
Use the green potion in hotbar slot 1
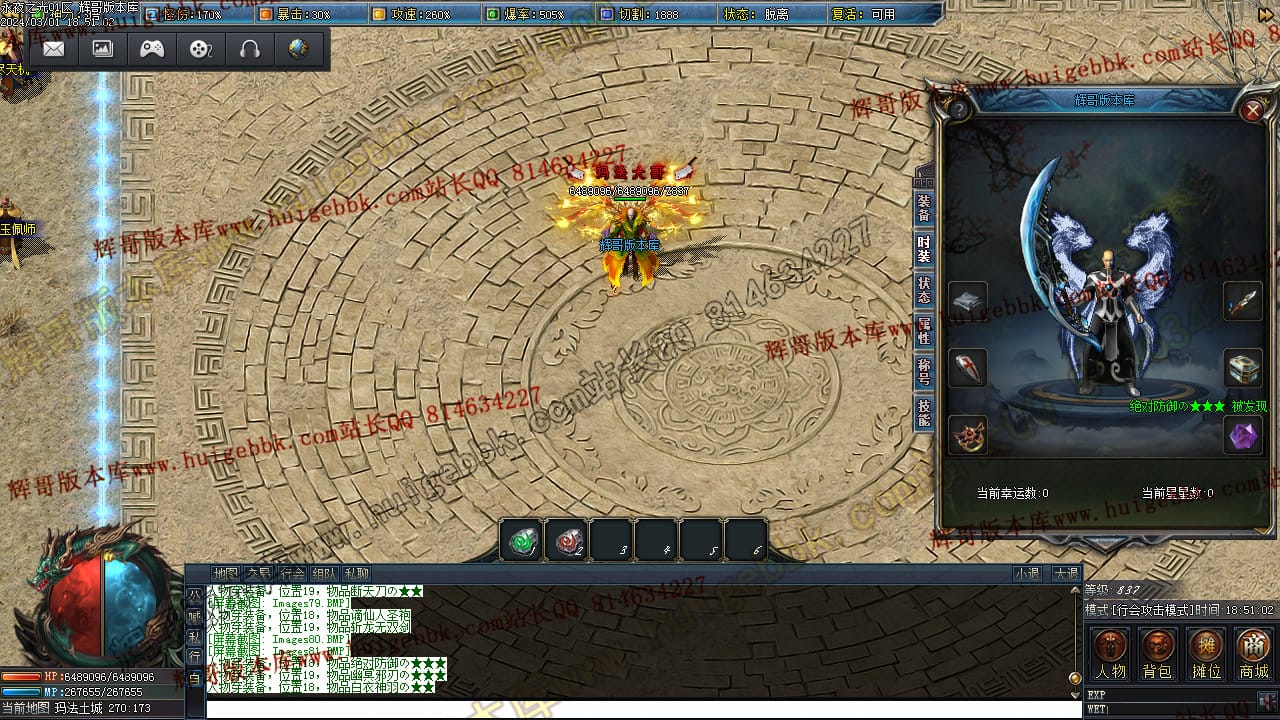(x=522, y=541)
